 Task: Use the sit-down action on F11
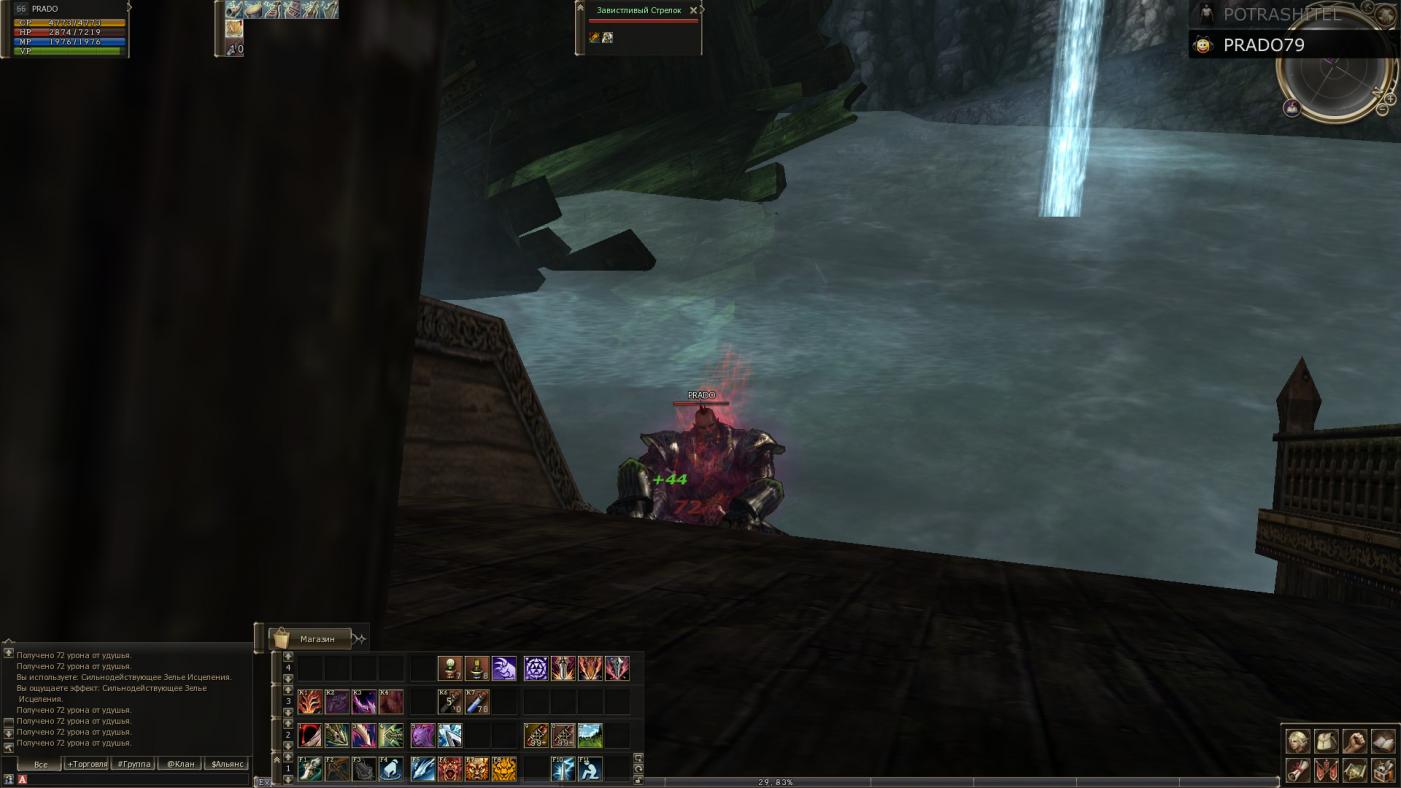(590, 769)
